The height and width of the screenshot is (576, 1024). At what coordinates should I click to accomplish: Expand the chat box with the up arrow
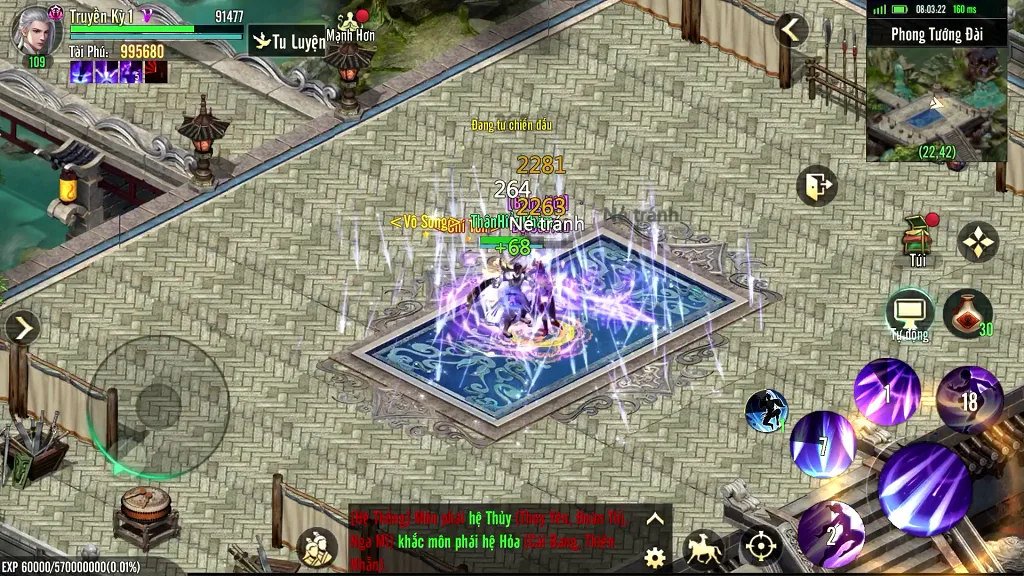point(655,518)
